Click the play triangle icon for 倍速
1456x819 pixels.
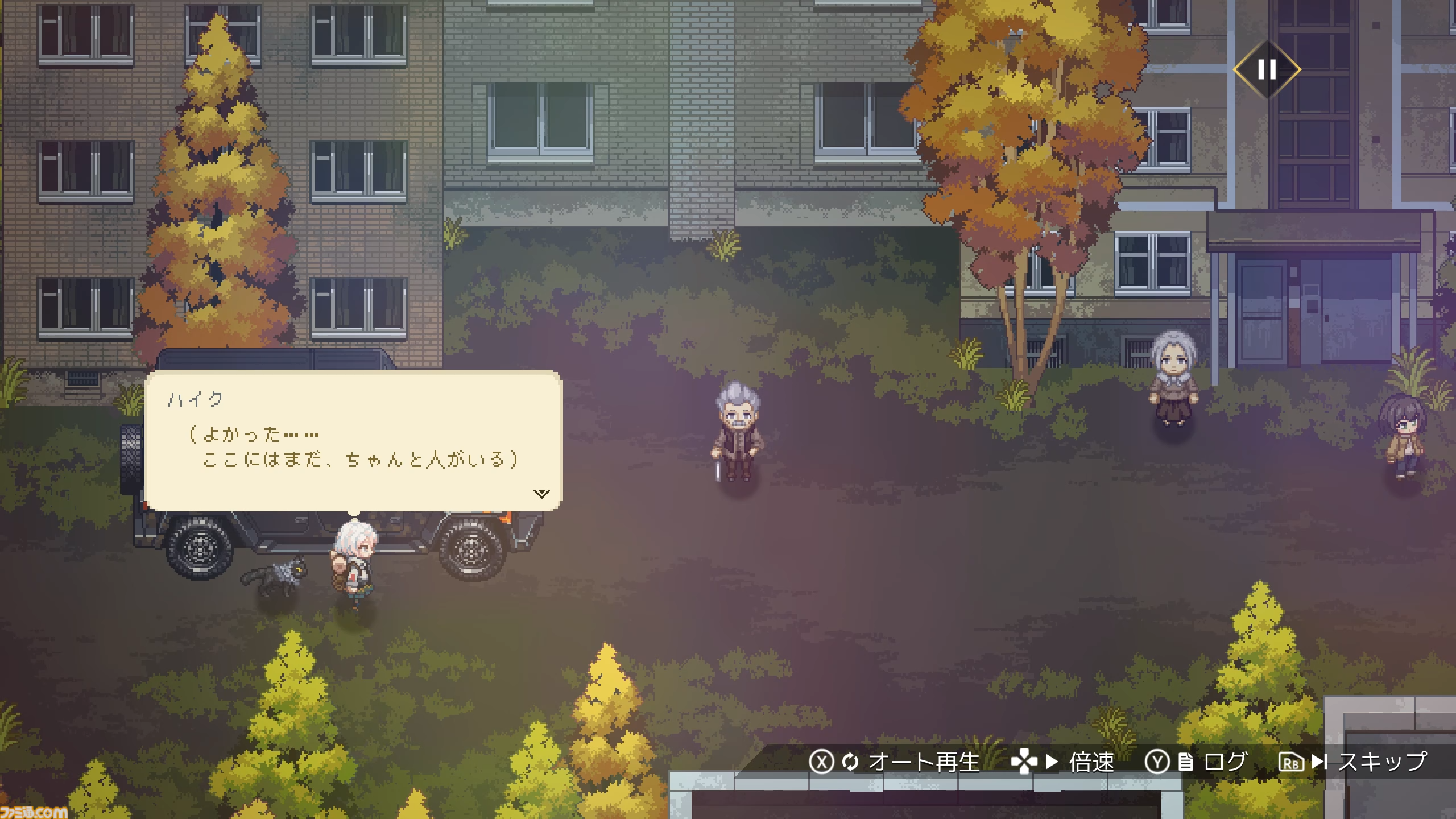tap(1053, 760)
